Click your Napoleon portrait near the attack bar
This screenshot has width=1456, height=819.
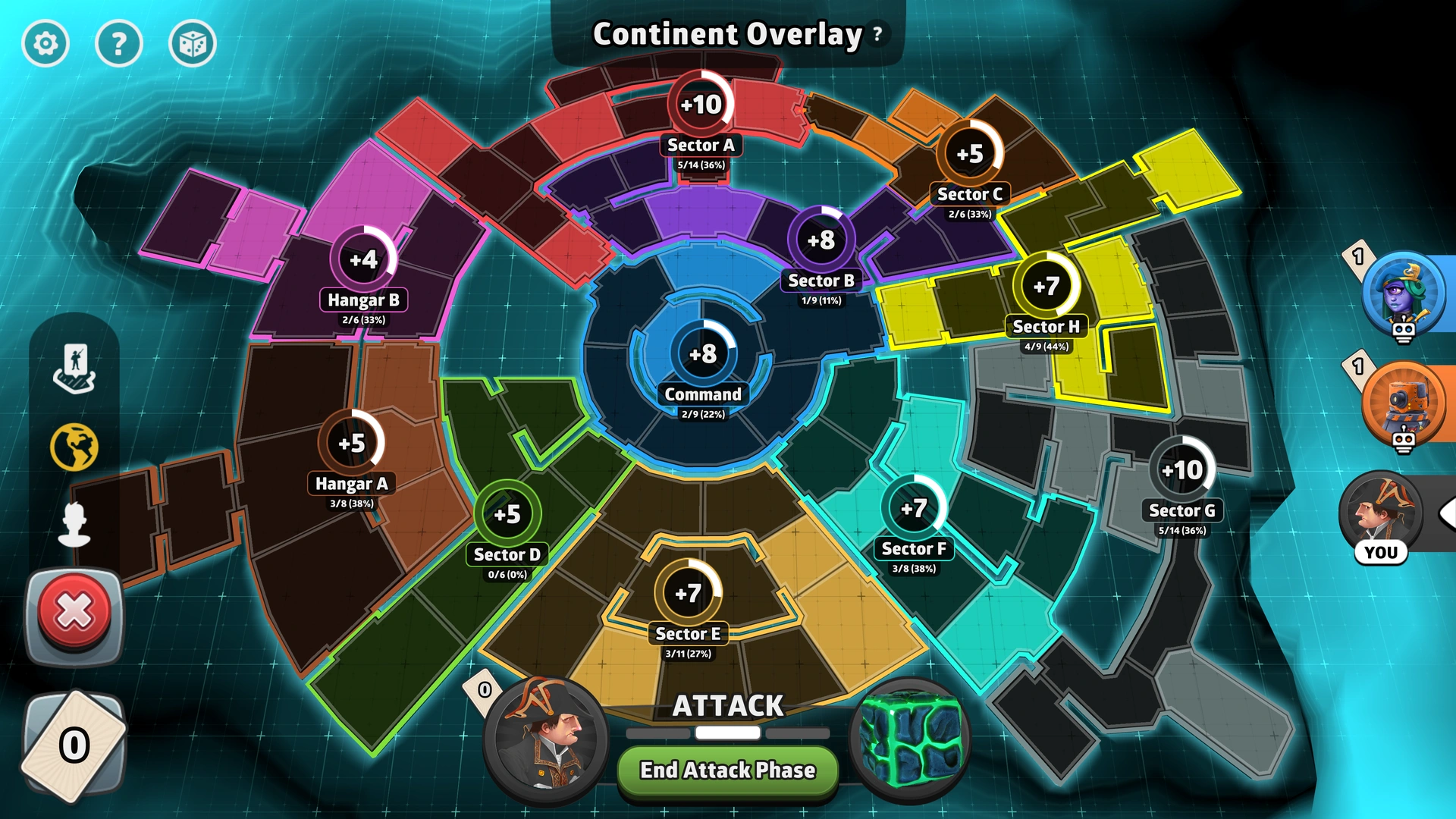pyautogui.click(x=544, y=742)
